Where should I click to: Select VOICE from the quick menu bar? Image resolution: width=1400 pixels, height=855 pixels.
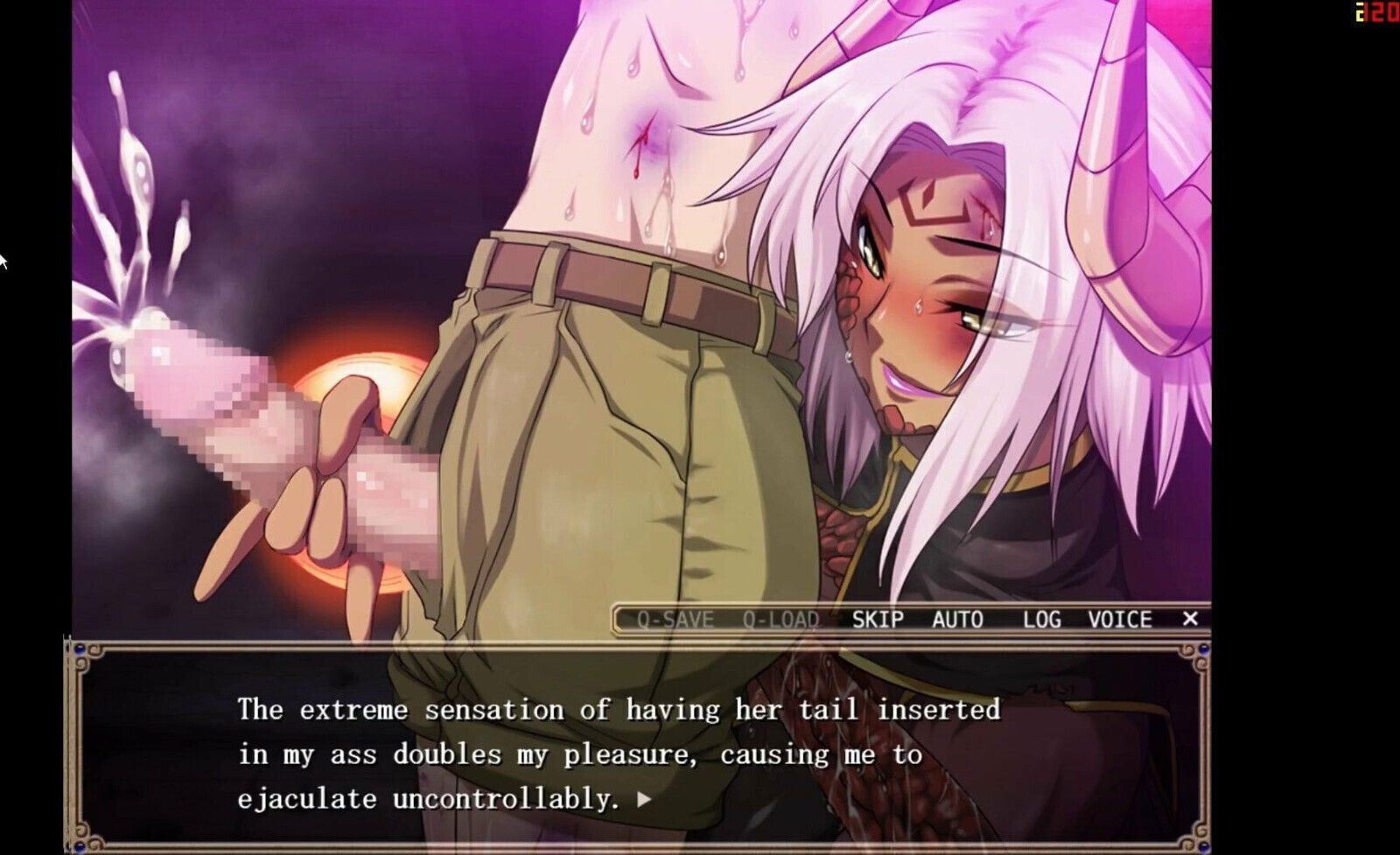1122,619
